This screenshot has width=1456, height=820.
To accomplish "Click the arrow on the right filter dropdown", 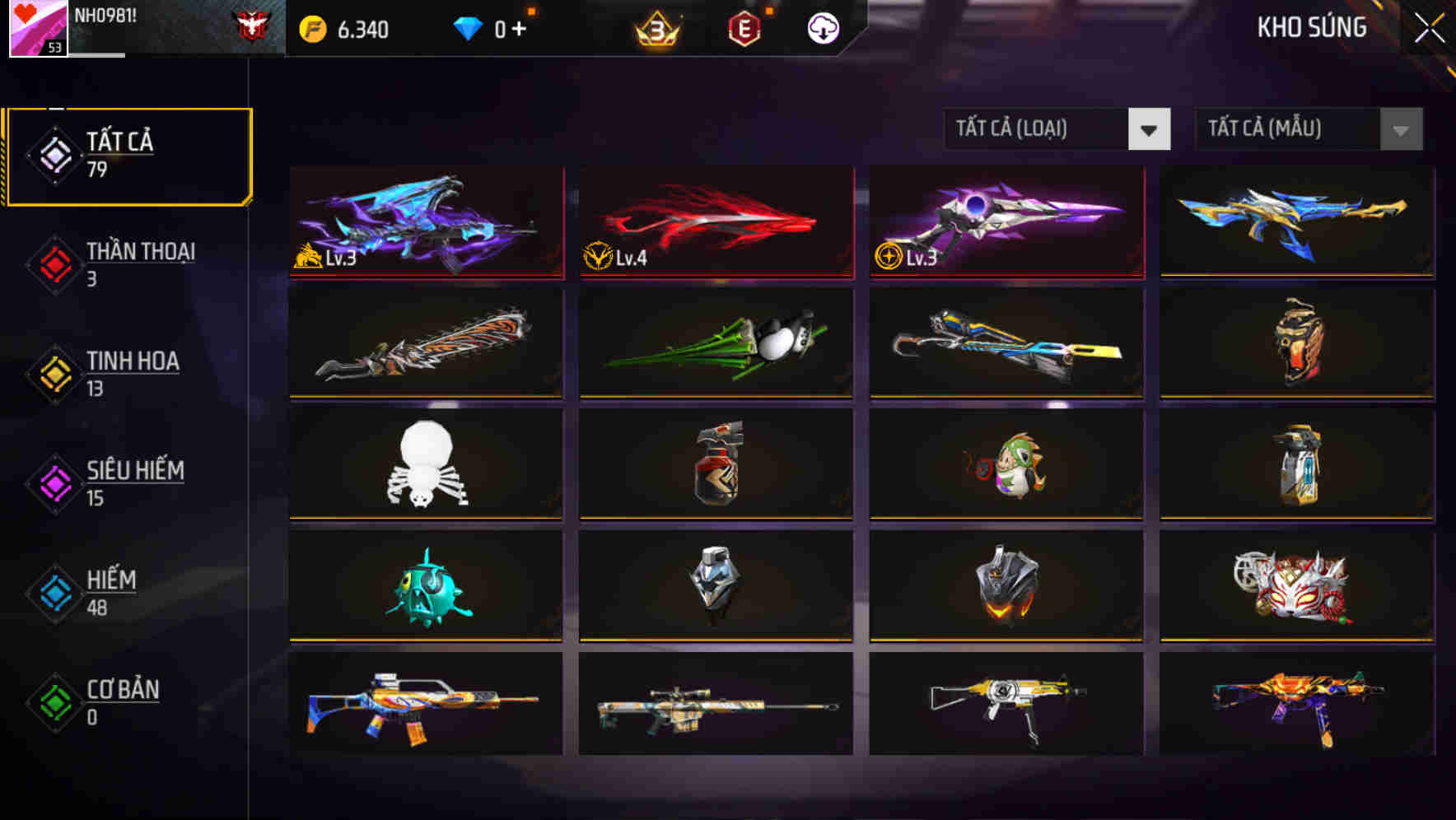I will click(x=1400, y=129).
